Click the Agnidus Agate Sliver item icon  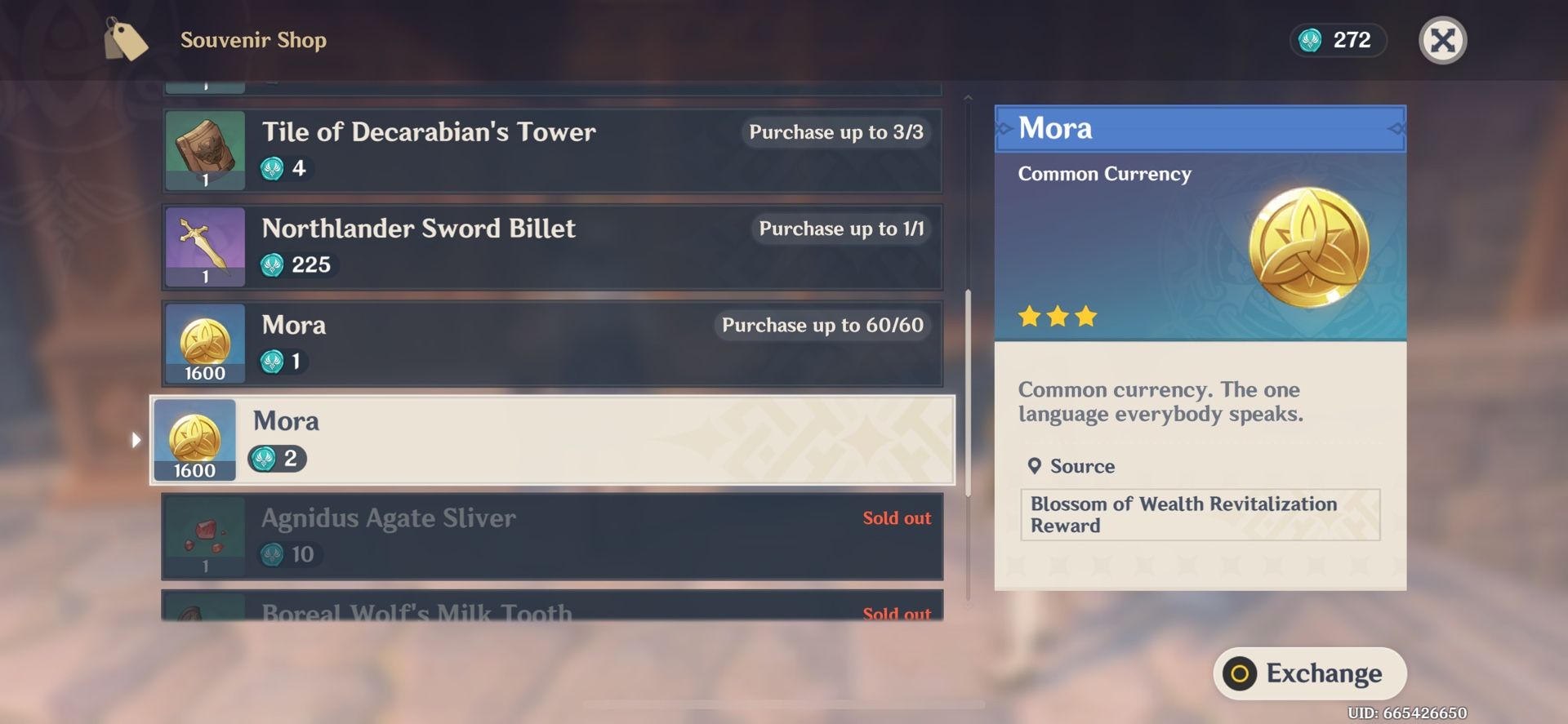click(x=205, y=536)
